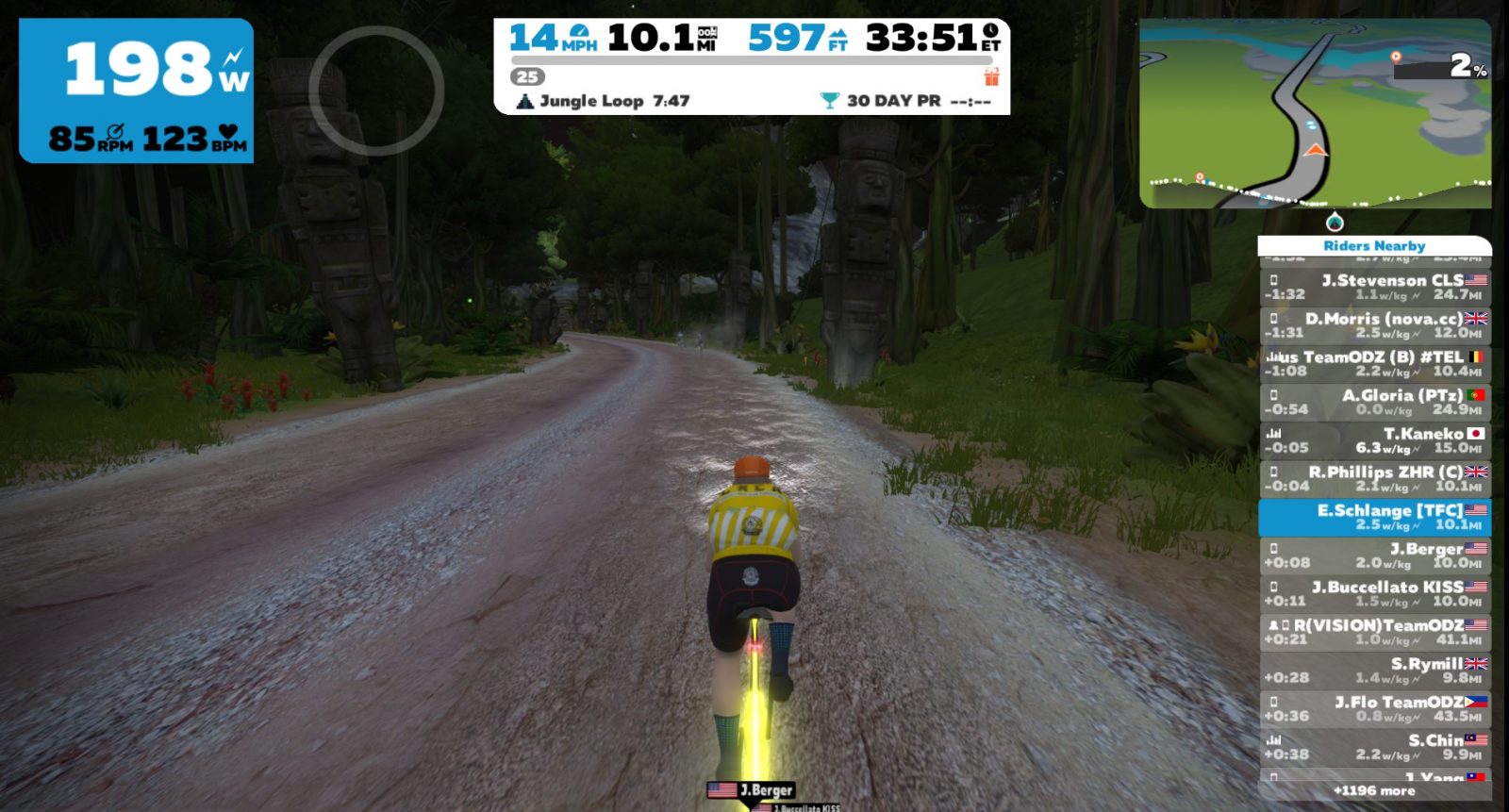
Task: Select D.Morris (nova.cc) rider row
Action: [x=1374, y=325]
